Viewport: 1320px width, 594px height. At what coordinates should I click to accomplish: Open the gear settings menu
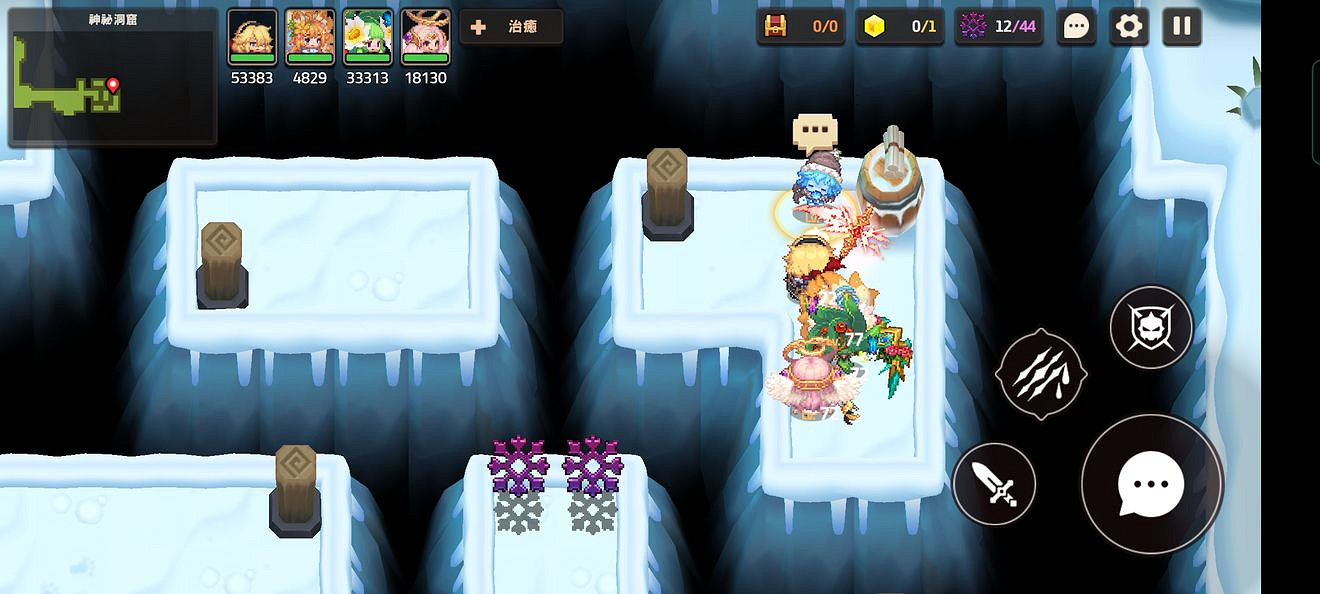pyautogui.click(x=1129, y=27)
